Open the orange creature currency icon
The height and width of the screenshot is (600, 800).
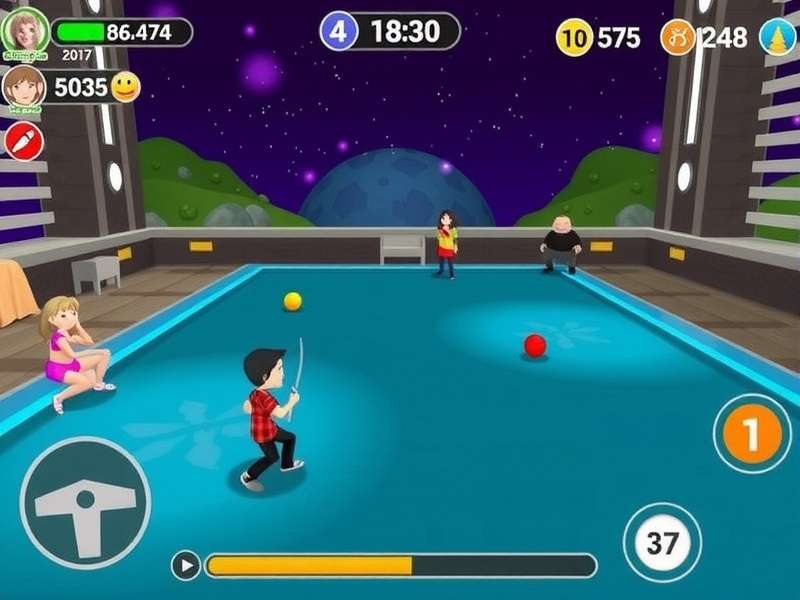pos(677,38)
